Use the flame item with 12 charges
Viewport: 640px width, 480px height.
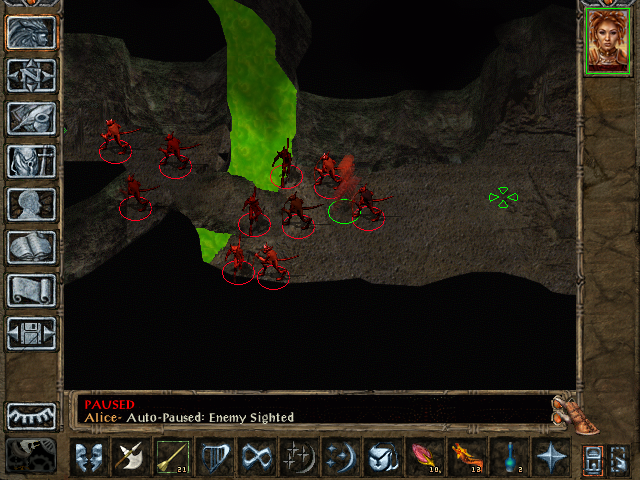[467, 458]
